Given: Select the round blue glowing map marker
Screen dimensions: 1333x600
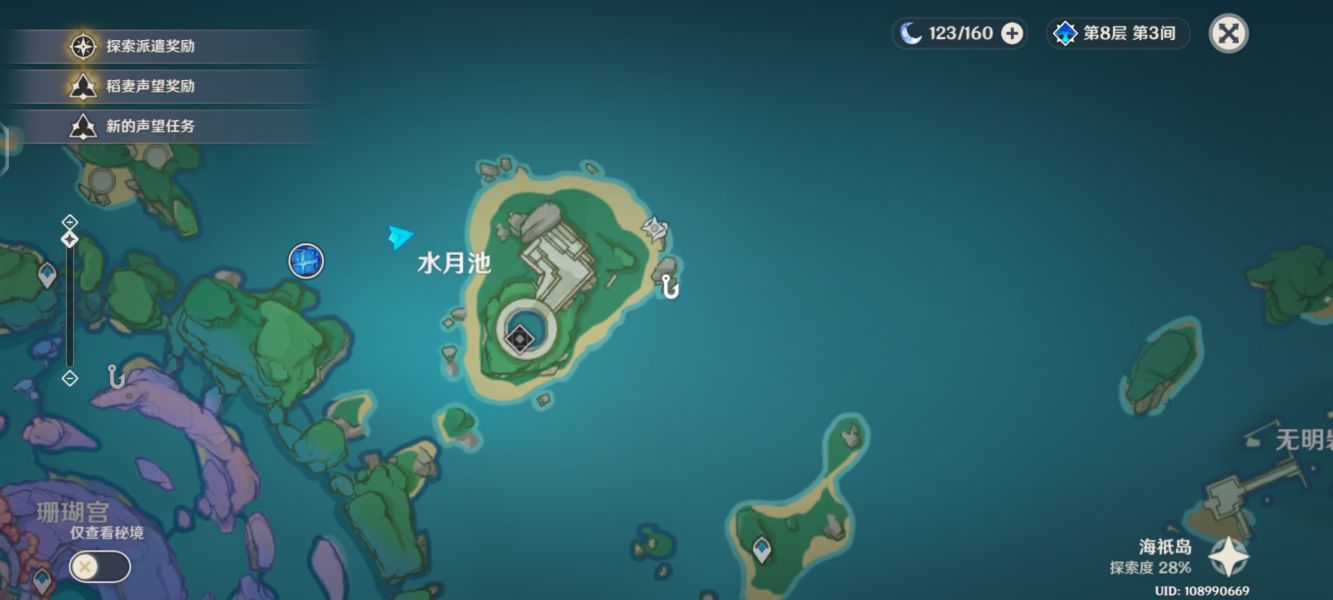Looking at the screenshot, I should [306, 261].
